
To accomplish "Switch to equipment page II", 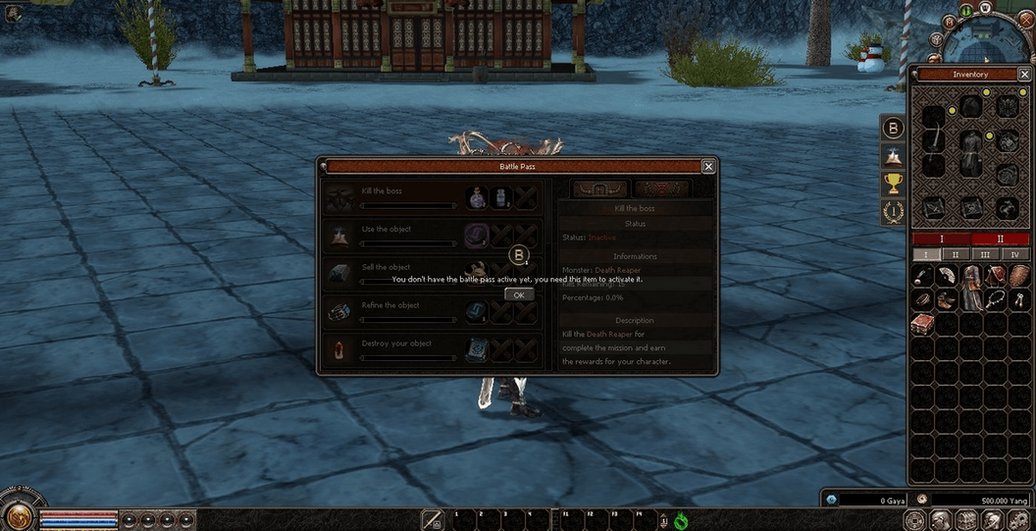I will (x=1001, y=240).
